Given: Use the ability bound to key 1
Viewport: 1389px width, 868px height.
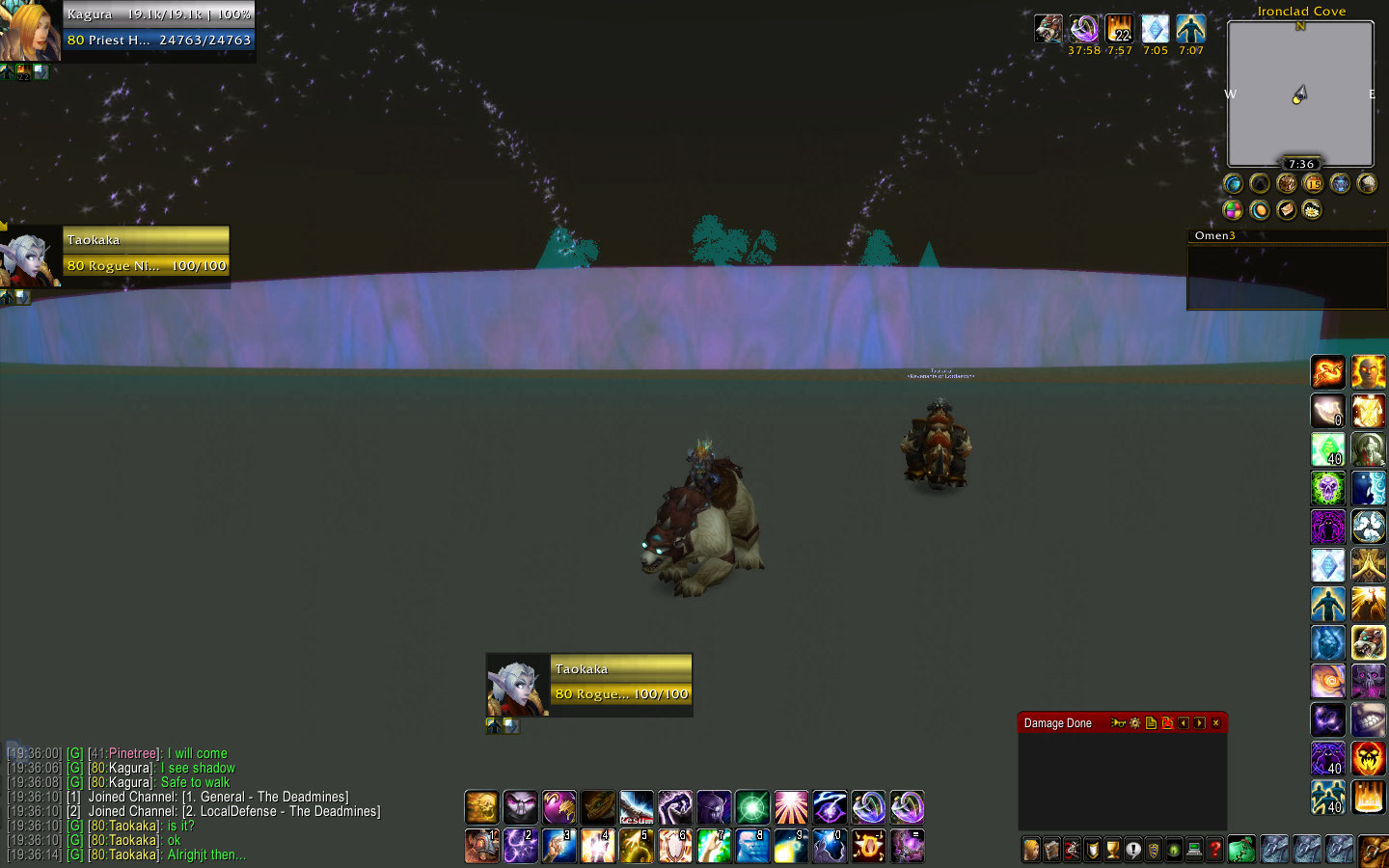Looking at the screenshot, I should [481, 846].
